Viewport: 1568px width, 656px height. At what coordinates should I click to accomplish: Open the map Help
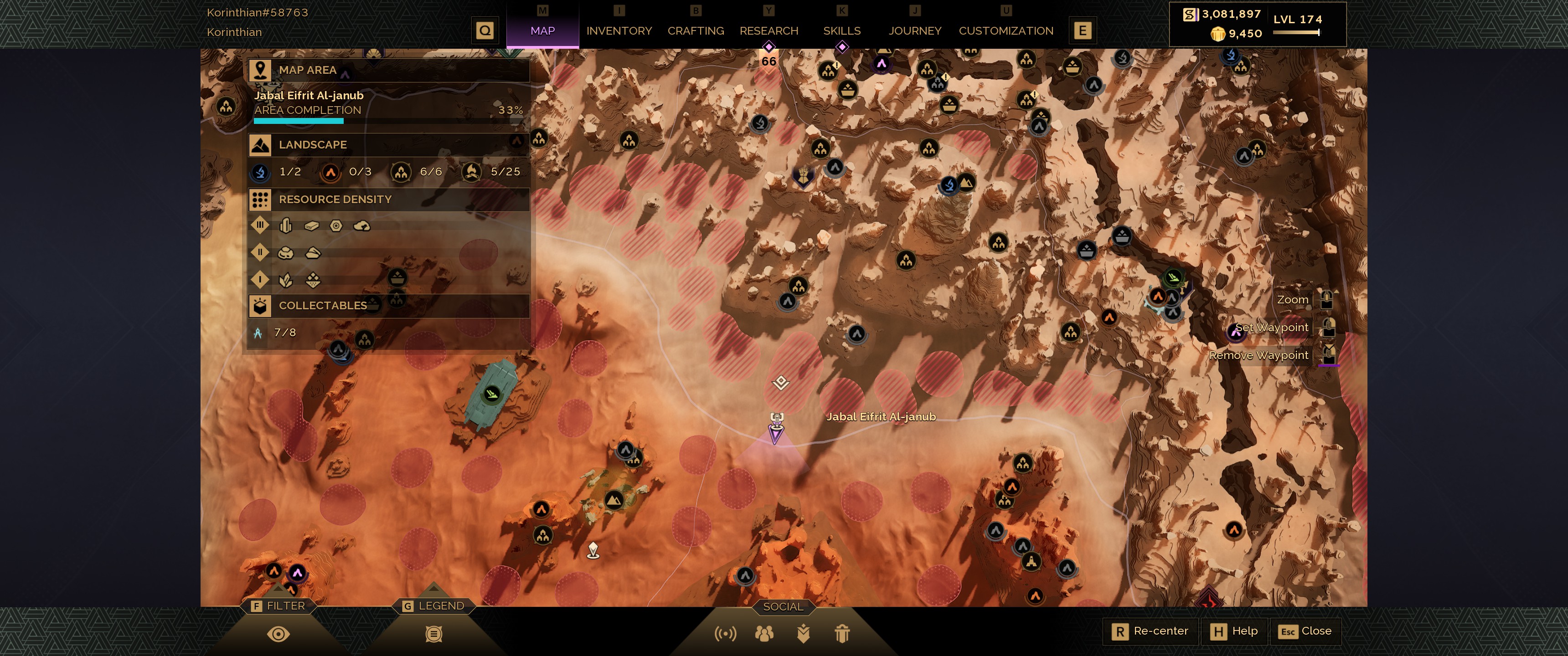coord(1234,631)
